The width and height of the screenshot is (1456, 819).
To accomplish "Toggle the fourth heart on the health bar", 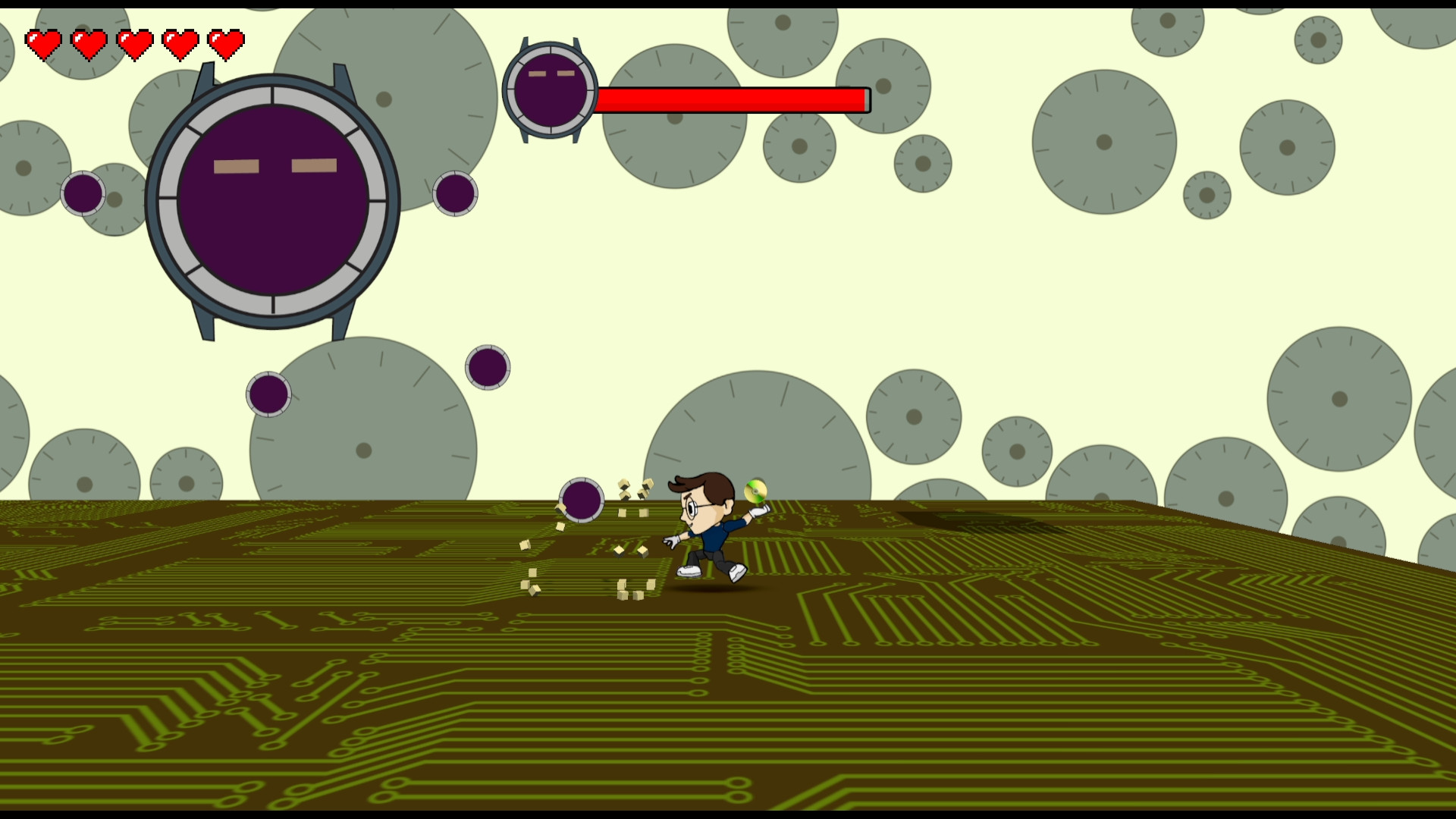I will (x=180, y=43).
